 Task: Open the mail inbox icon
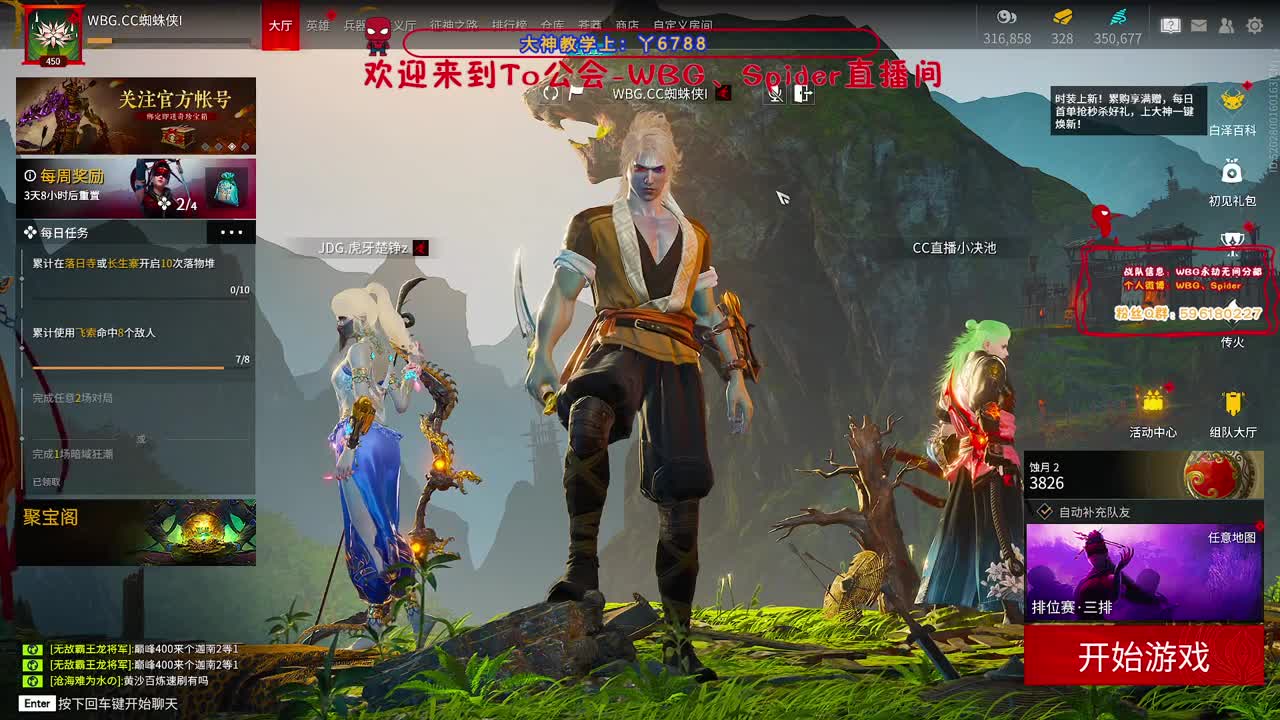pyautogui.click(x=1199, y=25)
